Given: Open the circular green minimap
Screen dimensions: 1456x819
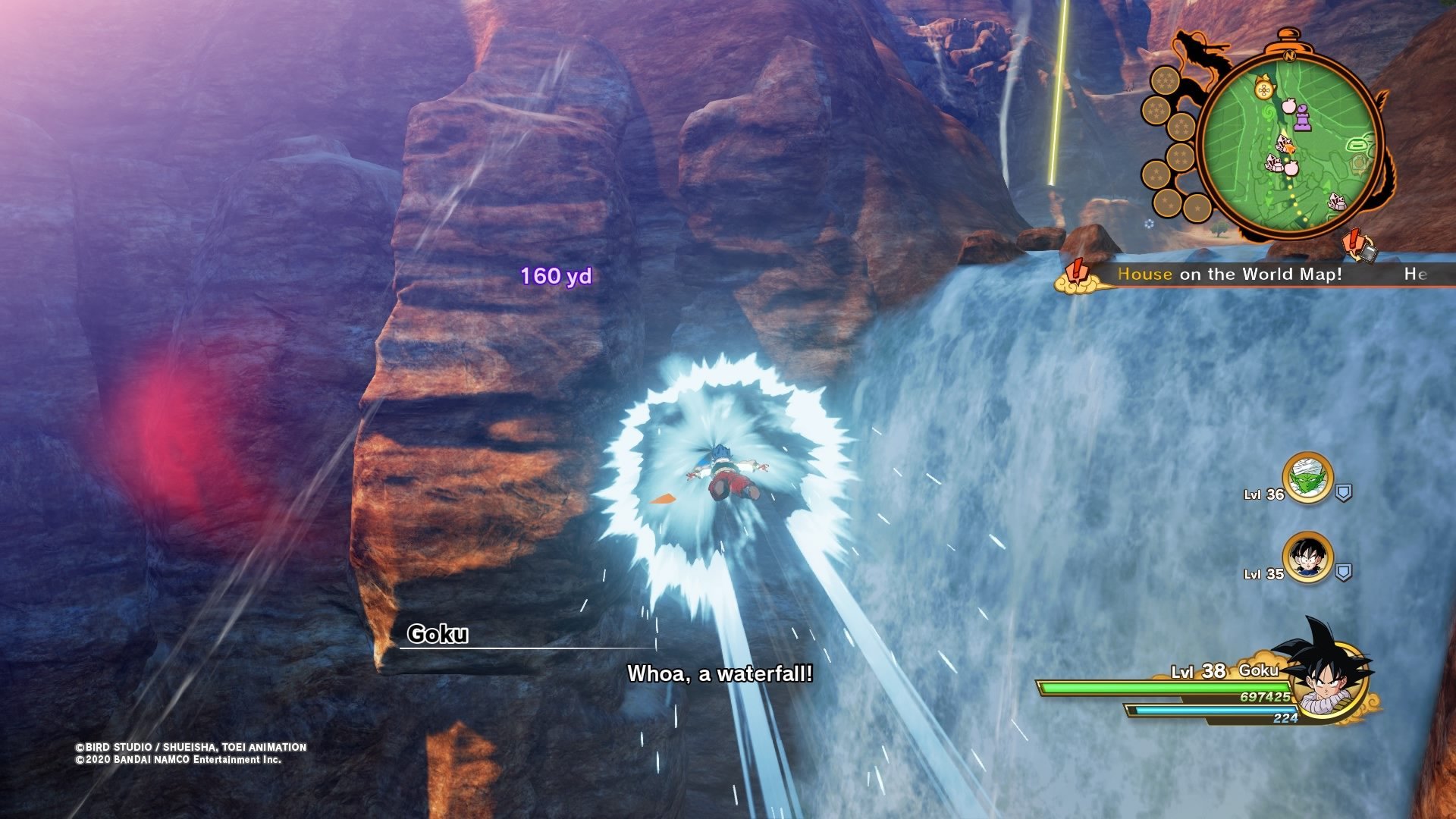Looking at the screenshot, I should 1289,144.
